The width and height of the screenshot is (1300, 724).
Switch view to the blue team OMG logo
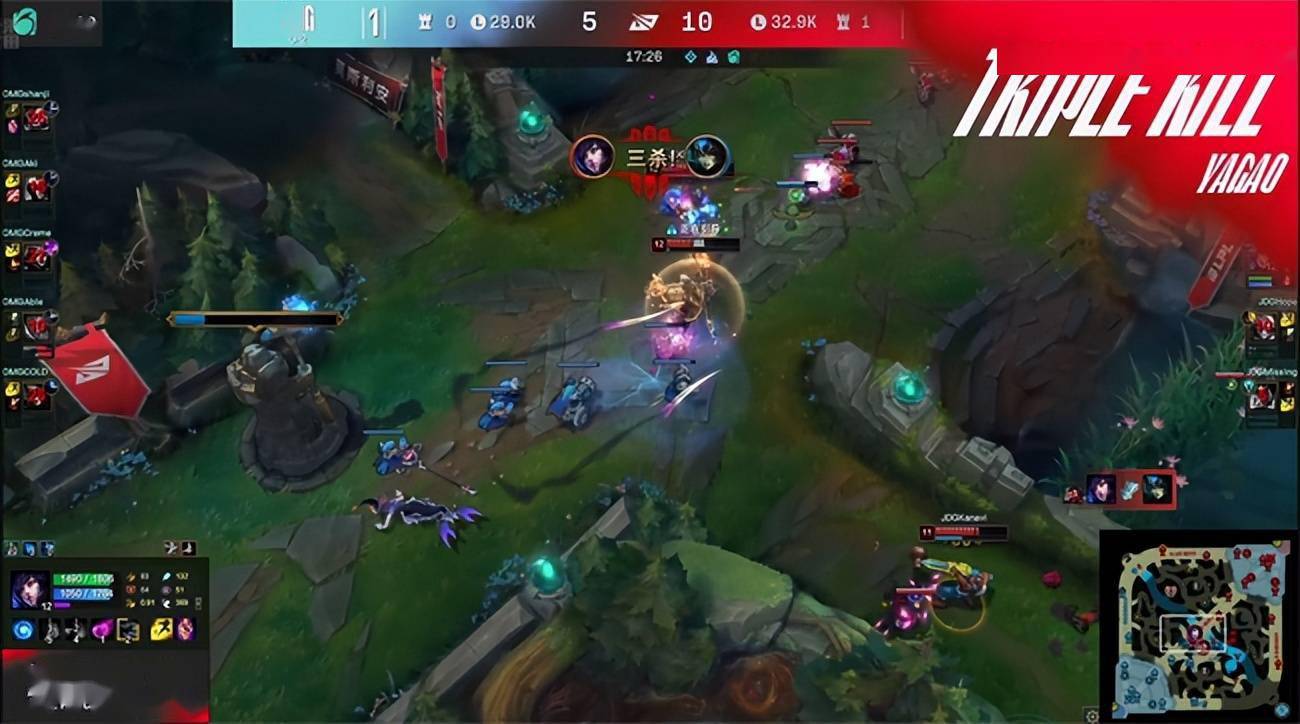[x=311, y=20]
